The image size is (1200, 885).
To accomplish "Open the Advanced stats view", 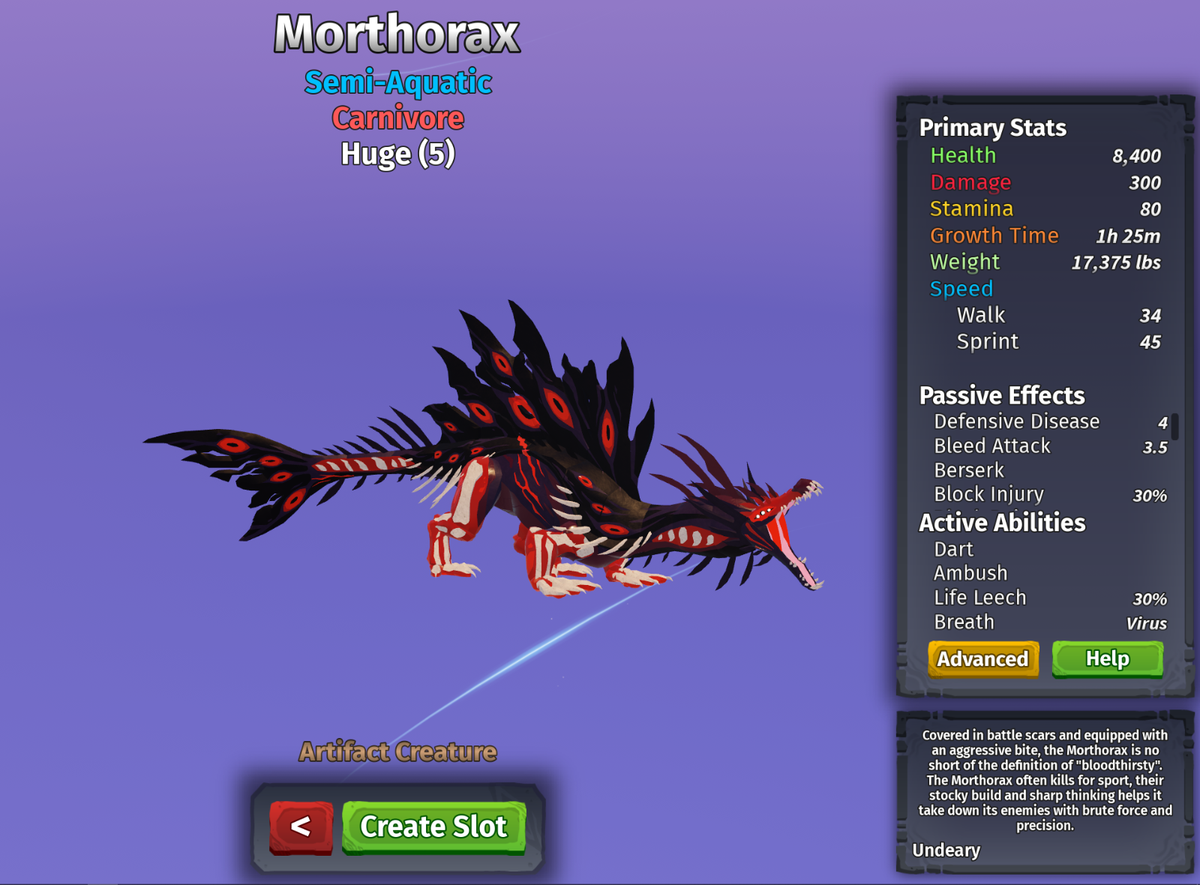I will [x=982, y=659].
